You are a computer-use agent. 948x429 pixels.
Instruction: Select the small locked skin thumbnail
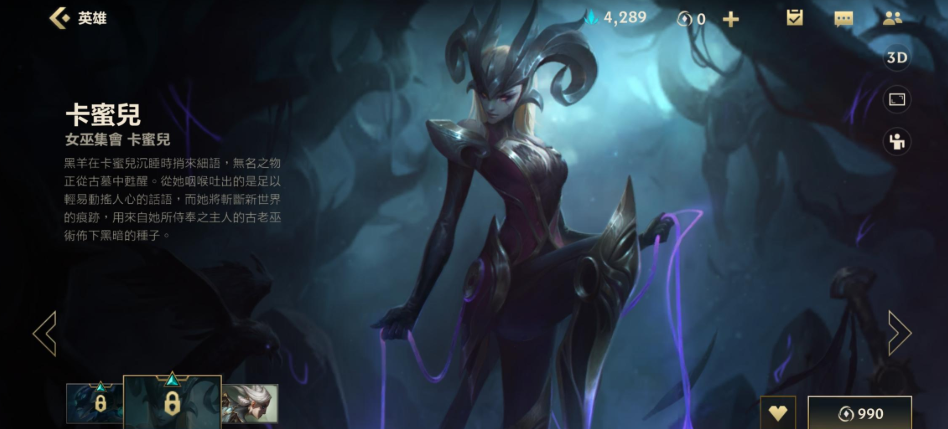(94, 403)
